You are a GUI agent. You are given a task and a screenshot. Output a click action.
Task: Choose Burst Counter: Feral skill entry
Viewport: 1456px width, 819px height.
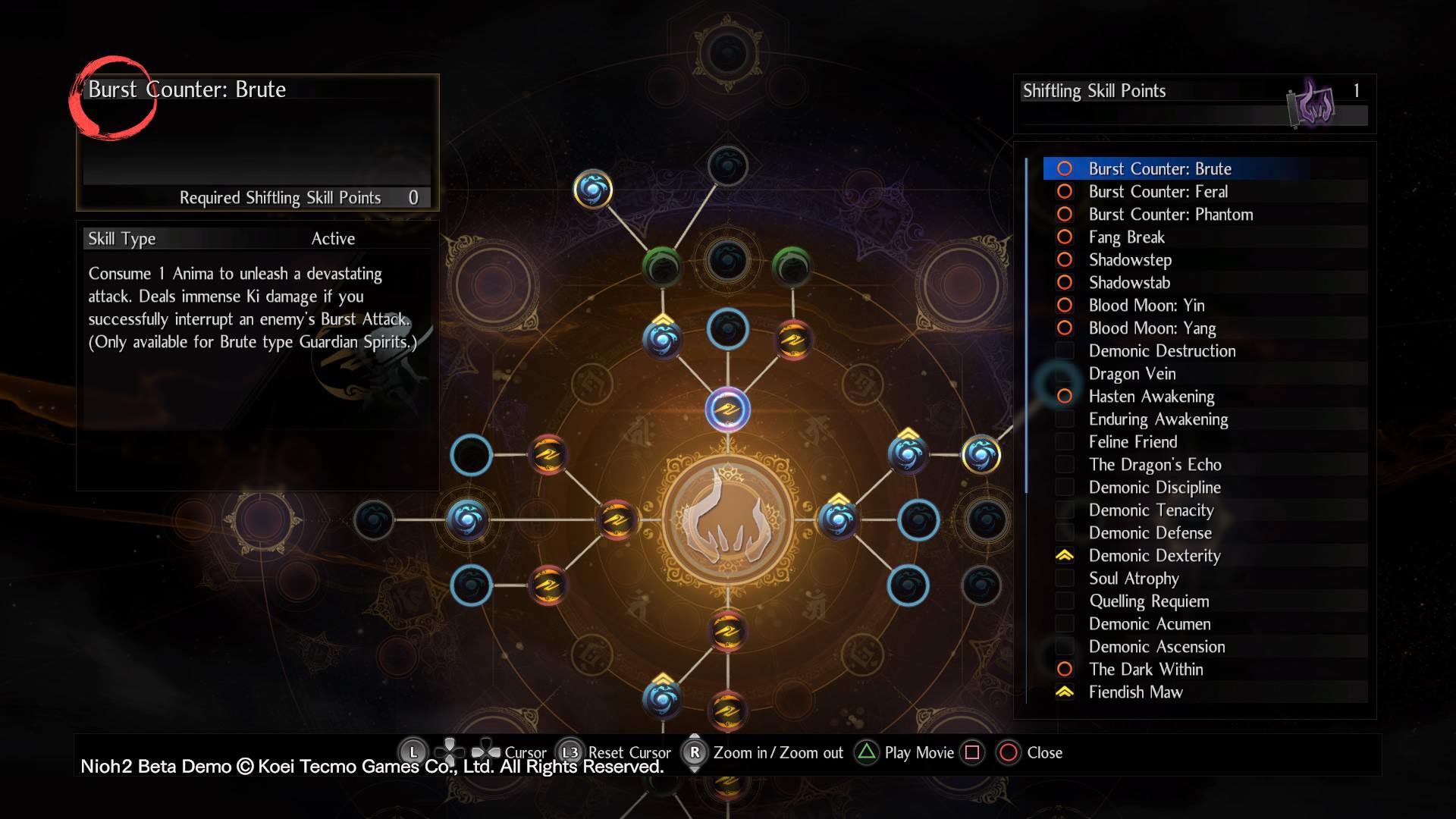(1158, 191)
